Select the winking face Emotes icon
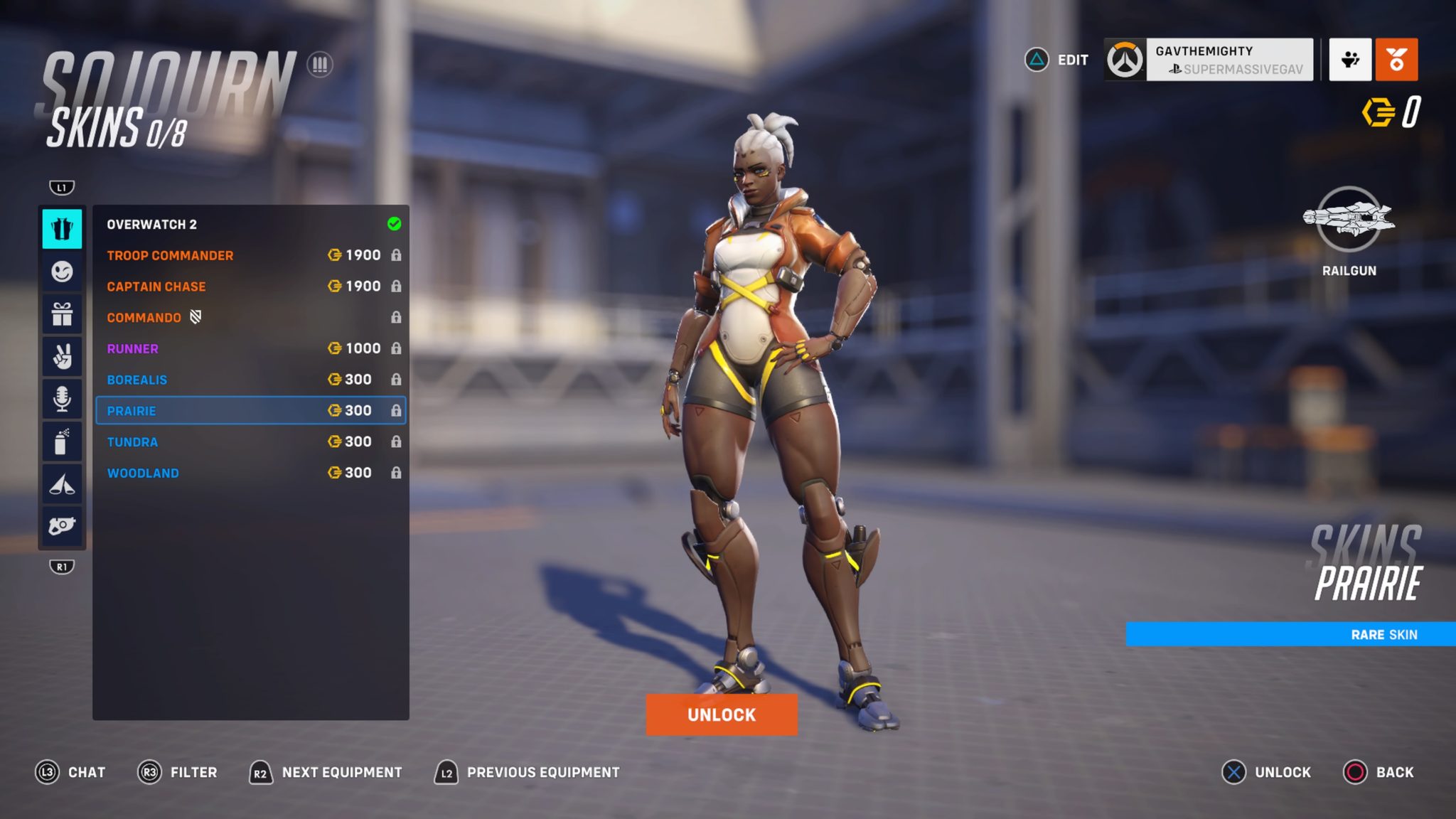The width and height of the screenshot is (1456, 819). pyautogui.click(x=63, y=273)
